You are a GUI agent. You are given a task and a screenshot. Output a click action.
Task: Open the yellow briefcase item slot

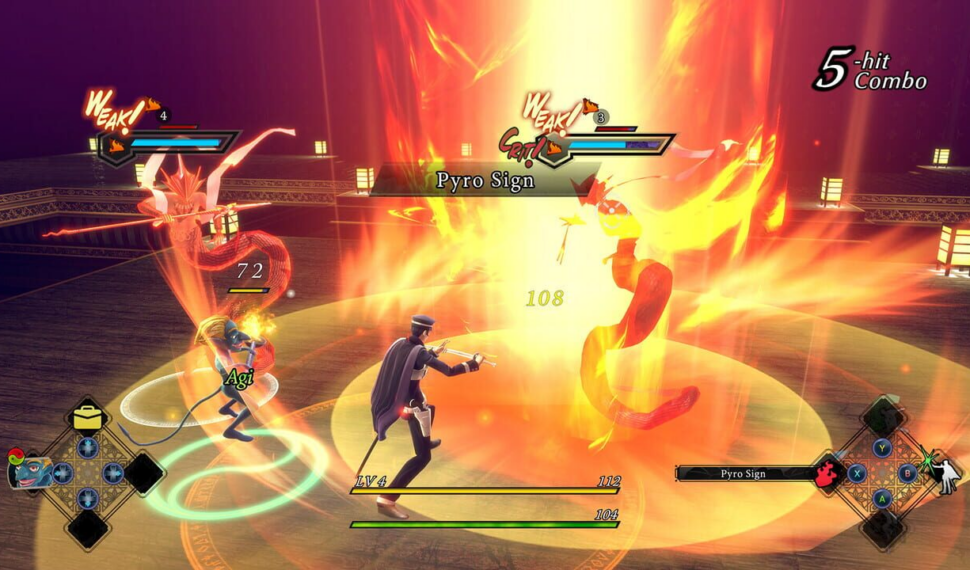(x=88, y=418)
